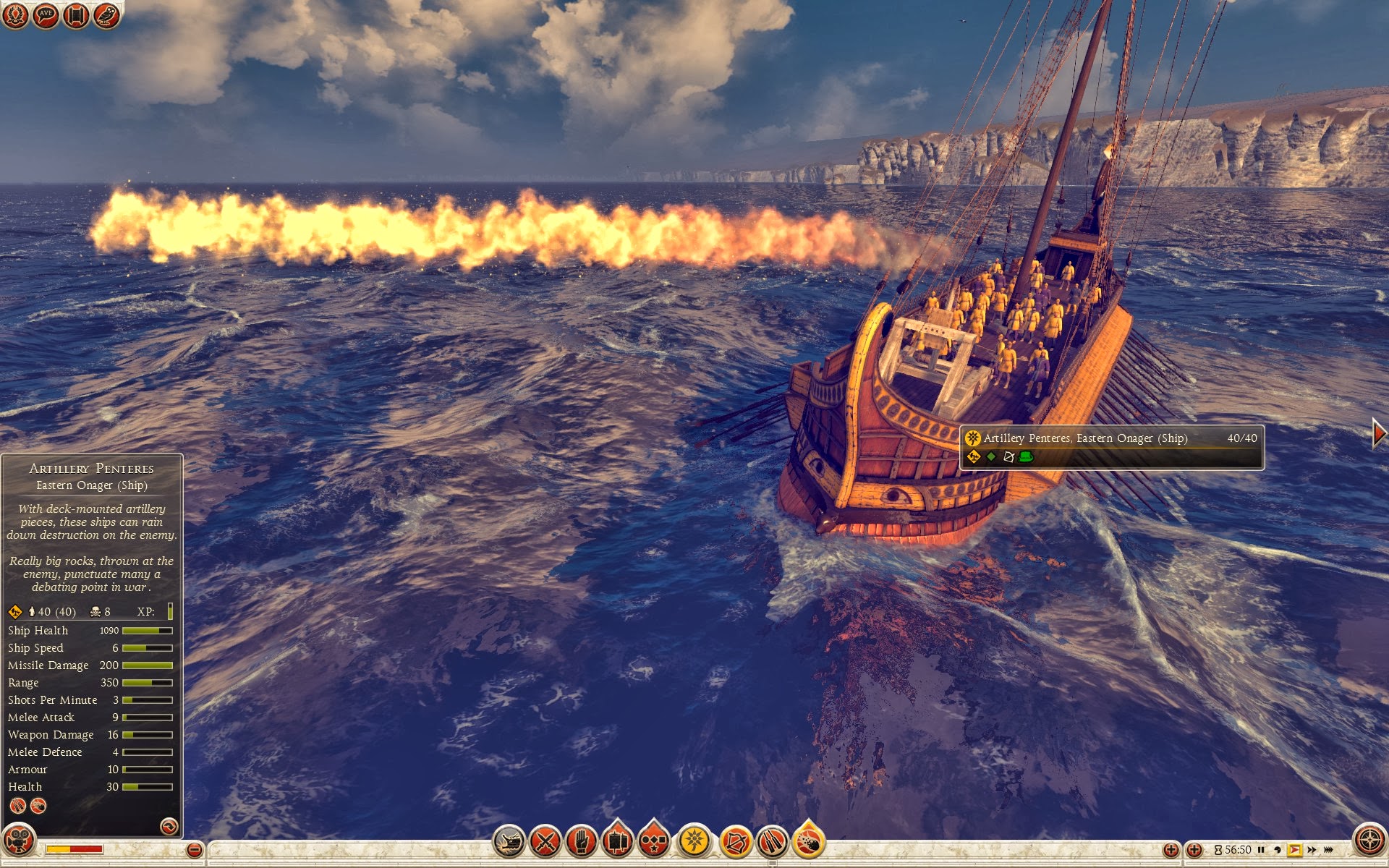Set battle speed to slow motion
The image size is (1389, 868).
1278,850
